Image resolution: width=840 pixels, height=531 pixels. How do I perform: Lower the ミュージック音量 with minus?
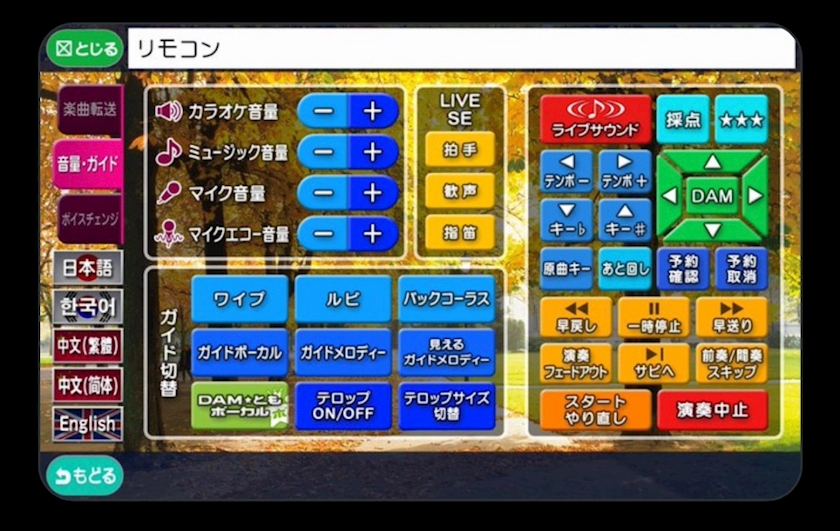pos(323,152)
